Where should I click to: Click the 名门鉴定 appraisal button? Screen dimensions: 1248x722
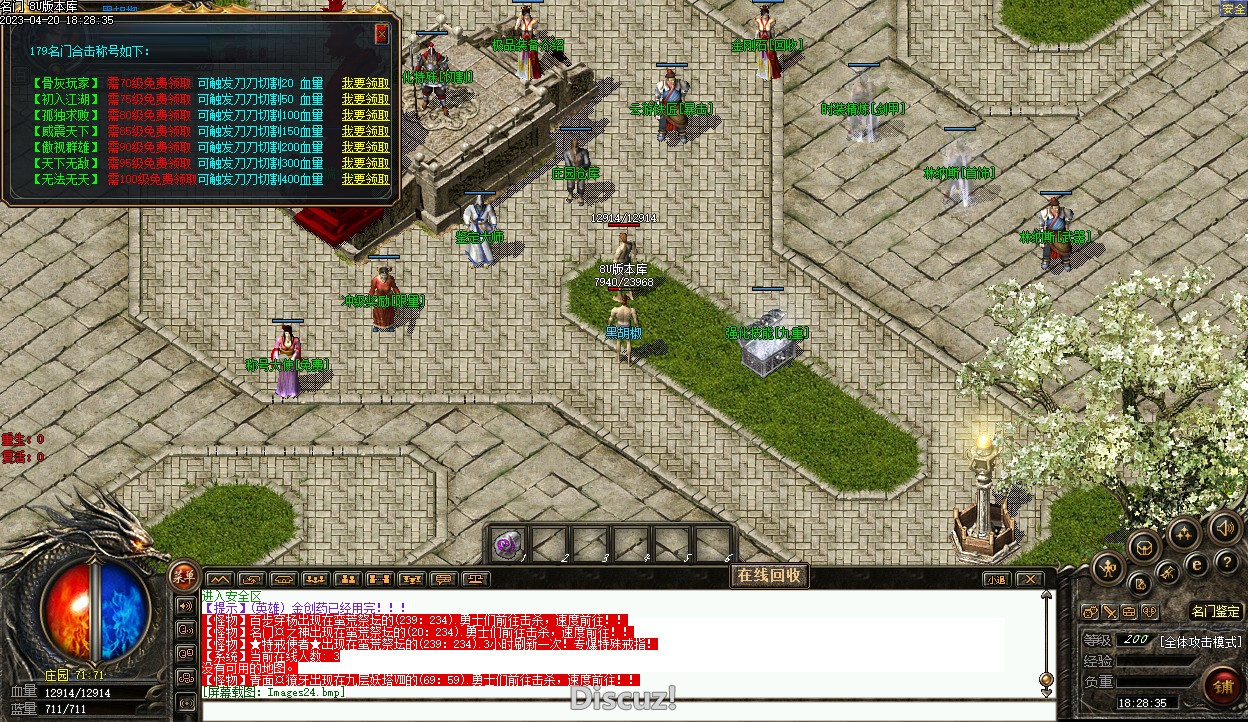click(1216, 611)
